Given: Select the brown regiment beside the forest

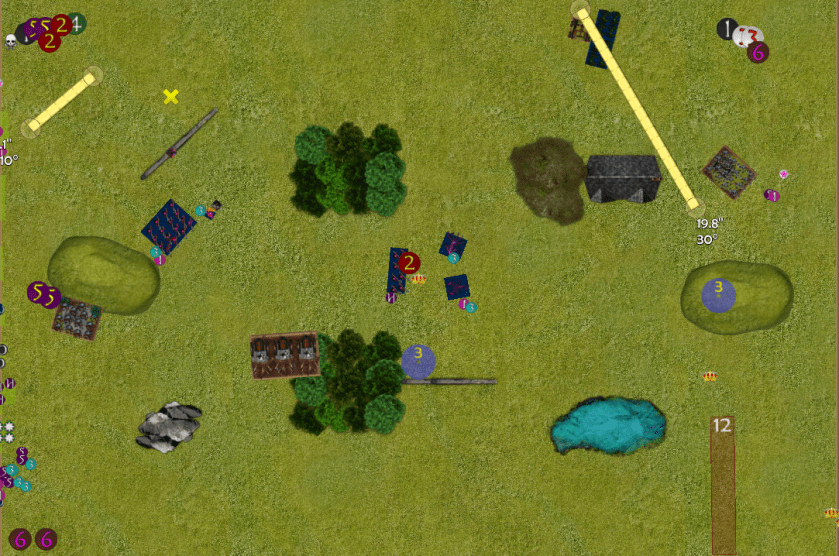Looking at the screenshot, I should pos(285,356).
